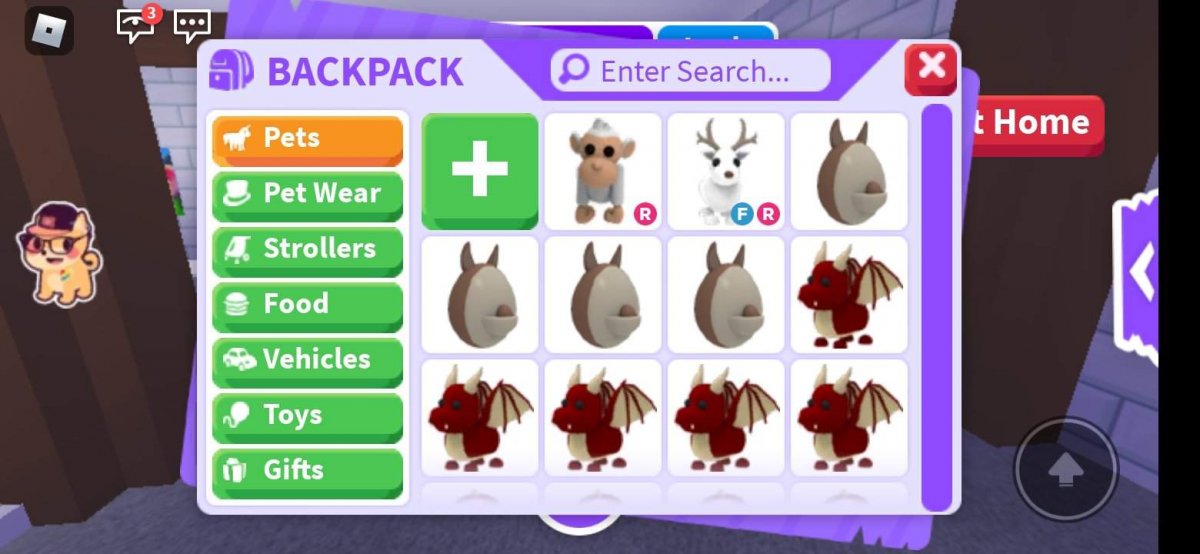Screen dimensions: 1200x554
Task: Expand the side panel arrow tab
Action: 1140,270
